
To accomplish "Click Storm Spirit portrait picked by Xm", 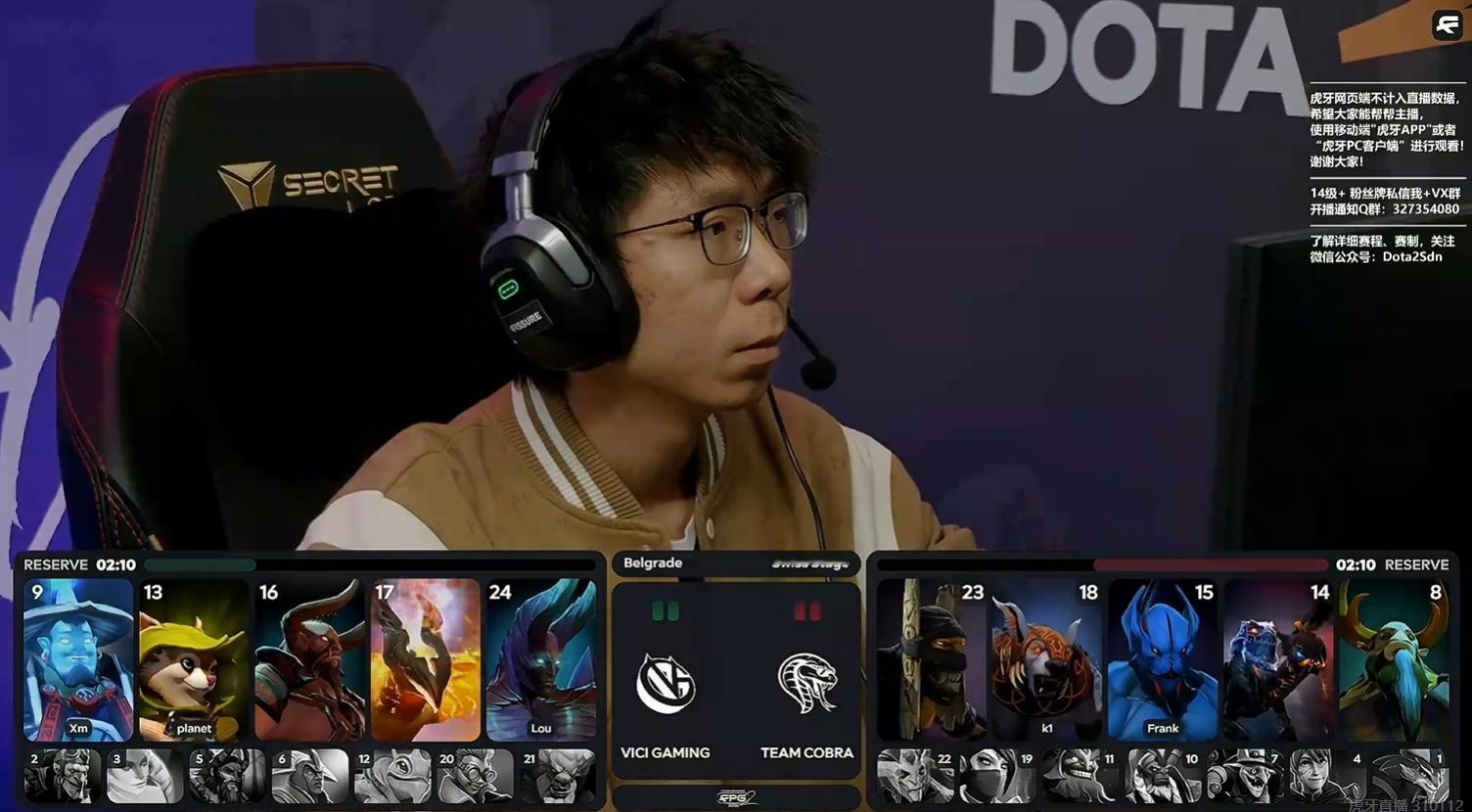I will click(x=77, y=658).
